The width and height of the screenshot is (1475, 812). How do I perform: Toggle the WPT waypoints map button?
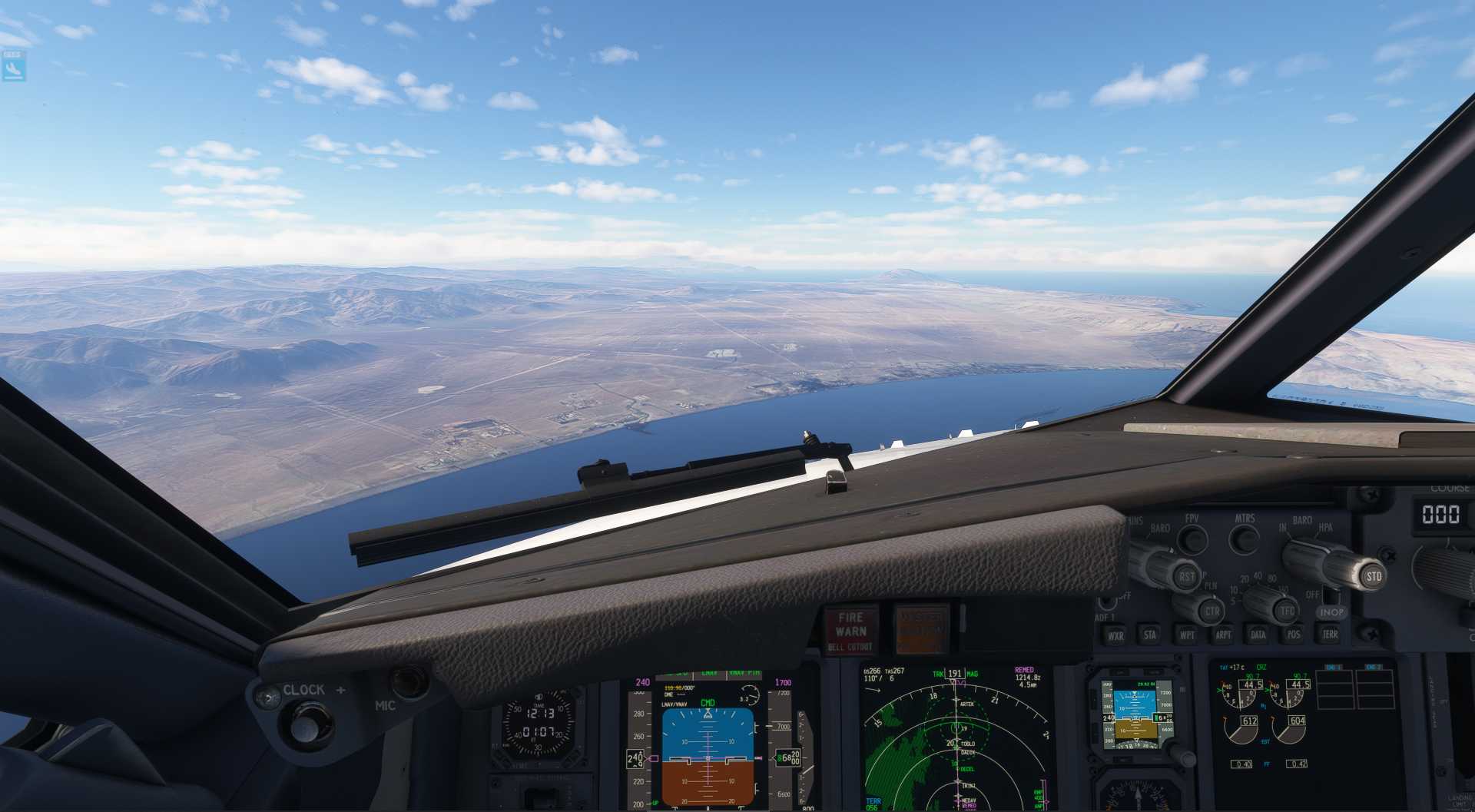click(1187, 635)
